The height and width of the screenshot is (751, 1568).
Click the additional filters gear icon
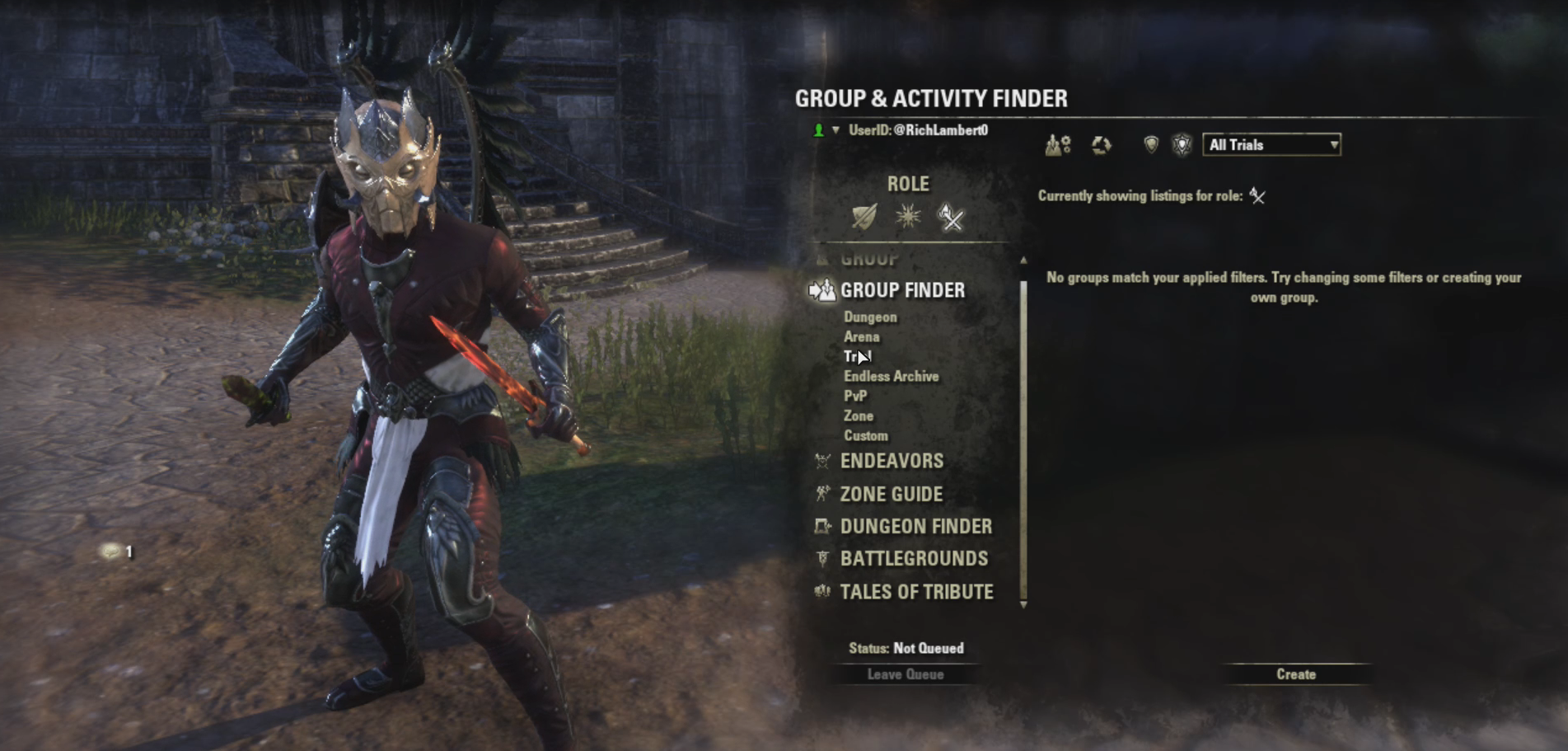click(1058, 146)
